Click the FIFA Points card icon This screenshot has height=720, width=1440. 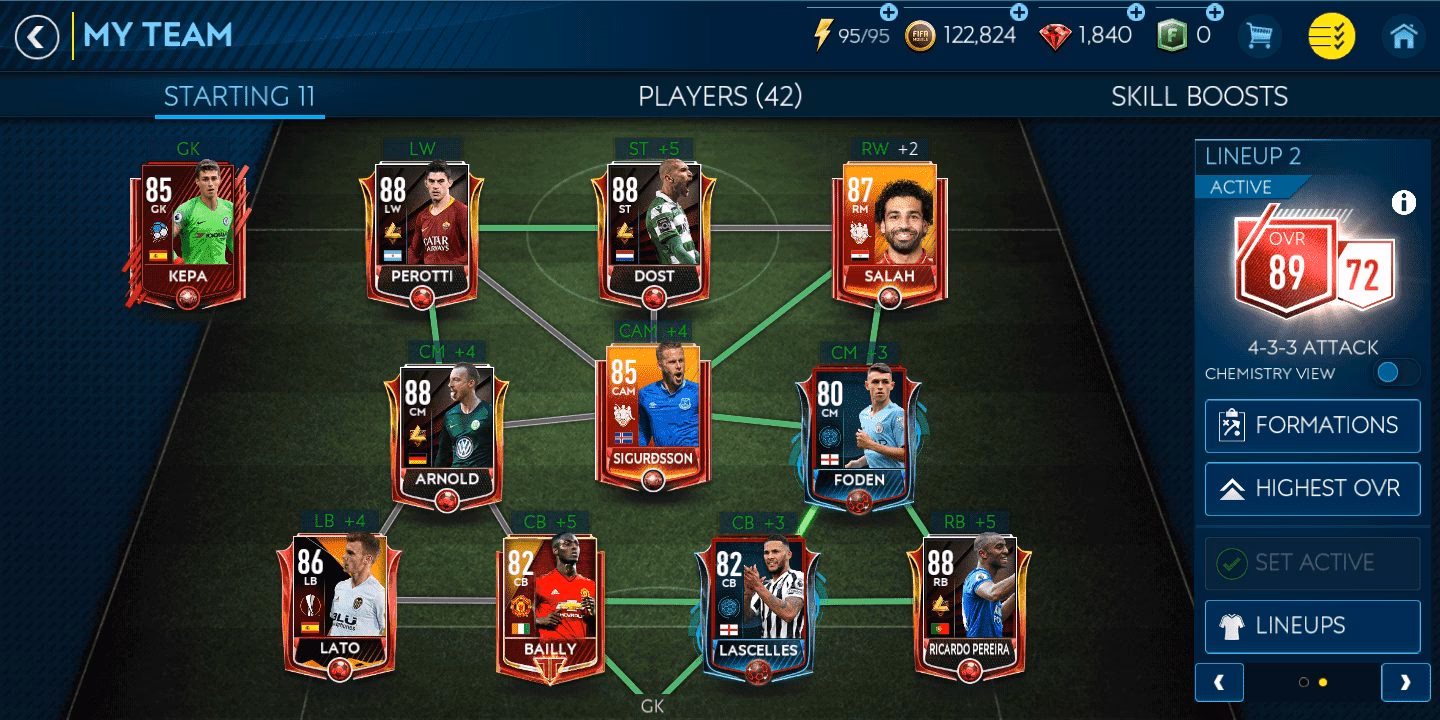(x=1174, y=35)
